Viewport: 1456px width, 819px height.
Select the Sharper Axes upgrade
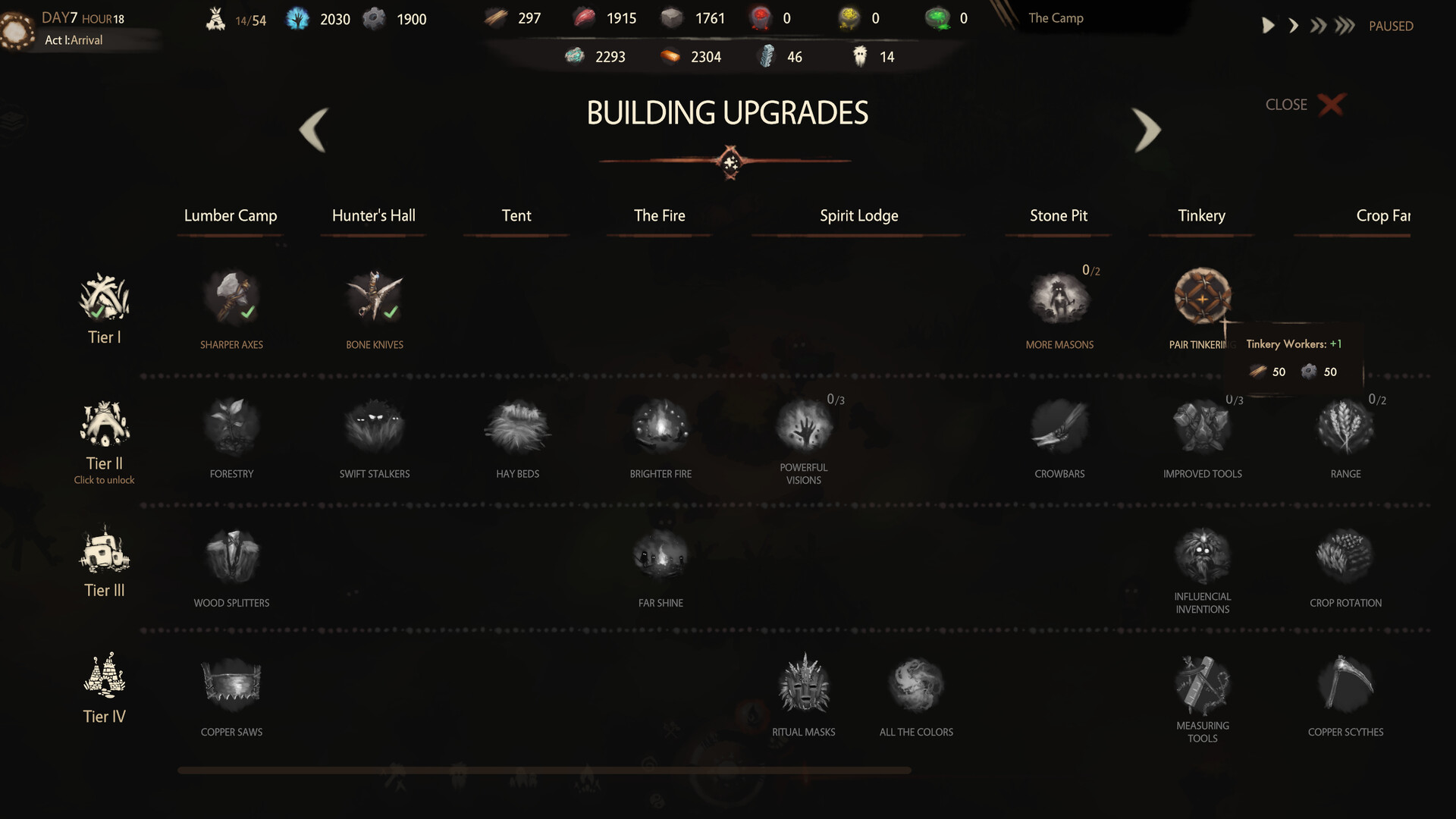[x=231, y=298]
